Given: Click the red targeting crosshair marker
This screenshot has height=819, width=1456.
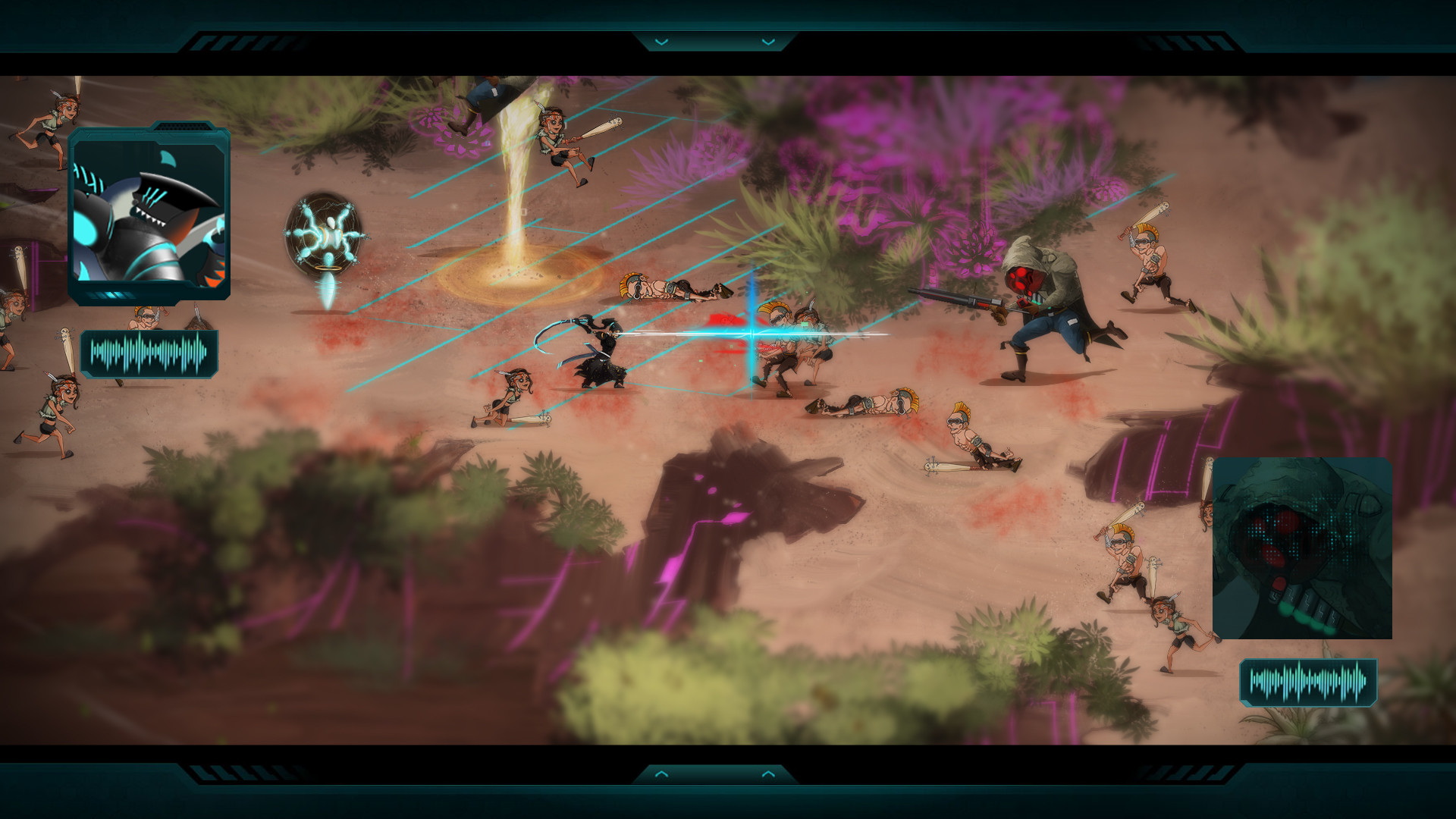Looking at the screenshot, I should pyautogui.click(x=751, y=334).
